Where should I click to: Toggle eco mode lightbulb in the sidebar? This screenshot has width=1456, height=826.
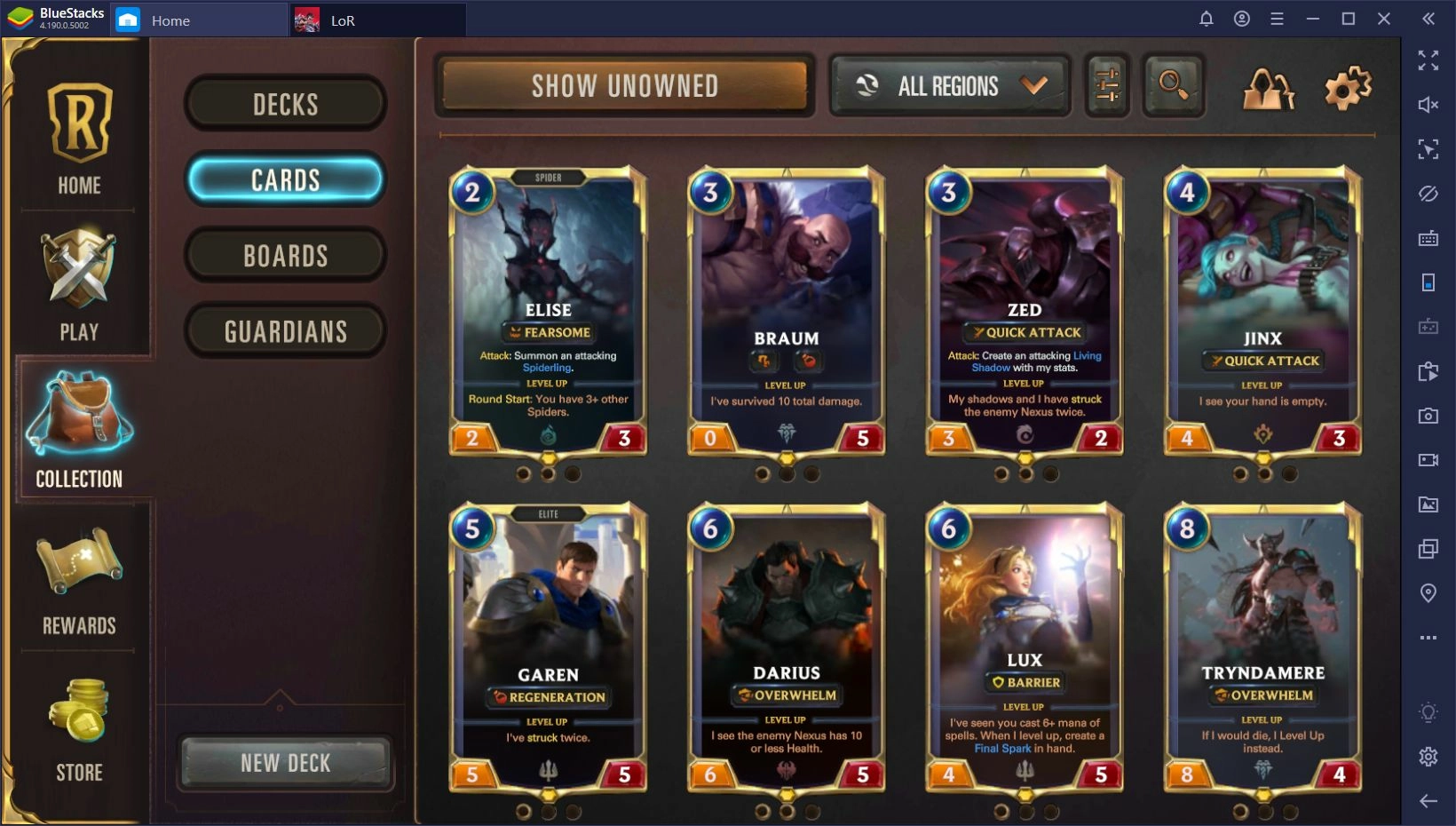click(1428, 711)
